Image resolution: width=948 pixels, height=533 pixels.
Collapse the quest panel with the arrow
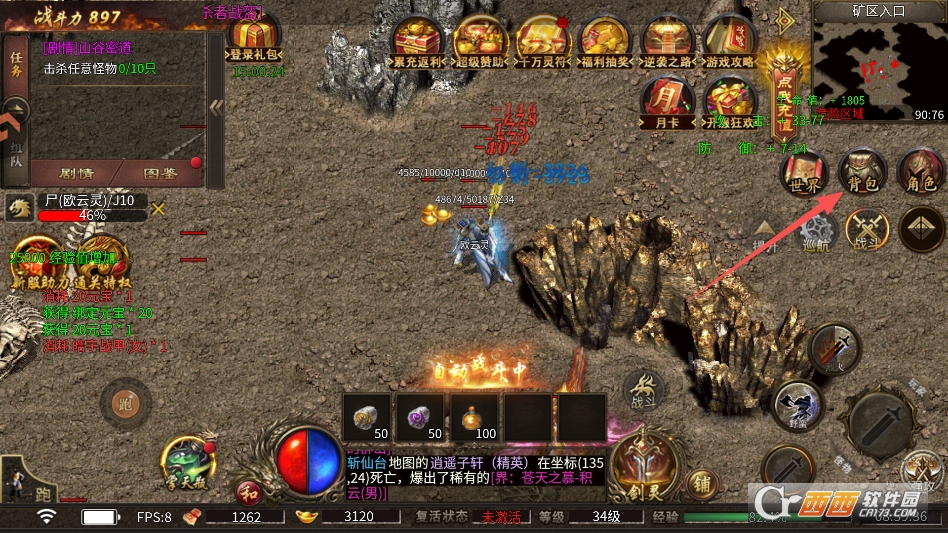point(215,107)
